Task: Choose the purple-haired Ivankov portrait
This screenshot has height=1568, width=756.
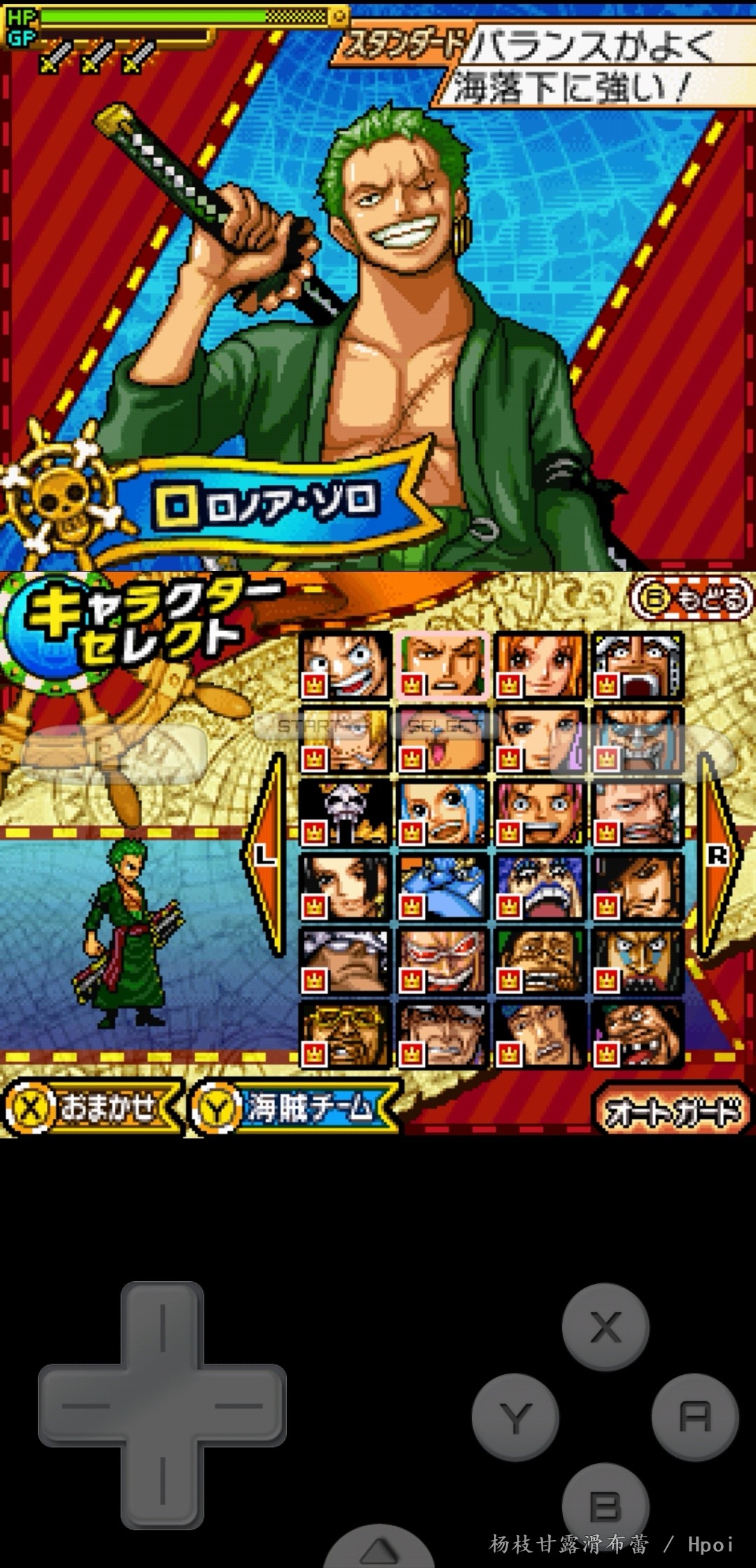Action: click(x=540, y=887)
